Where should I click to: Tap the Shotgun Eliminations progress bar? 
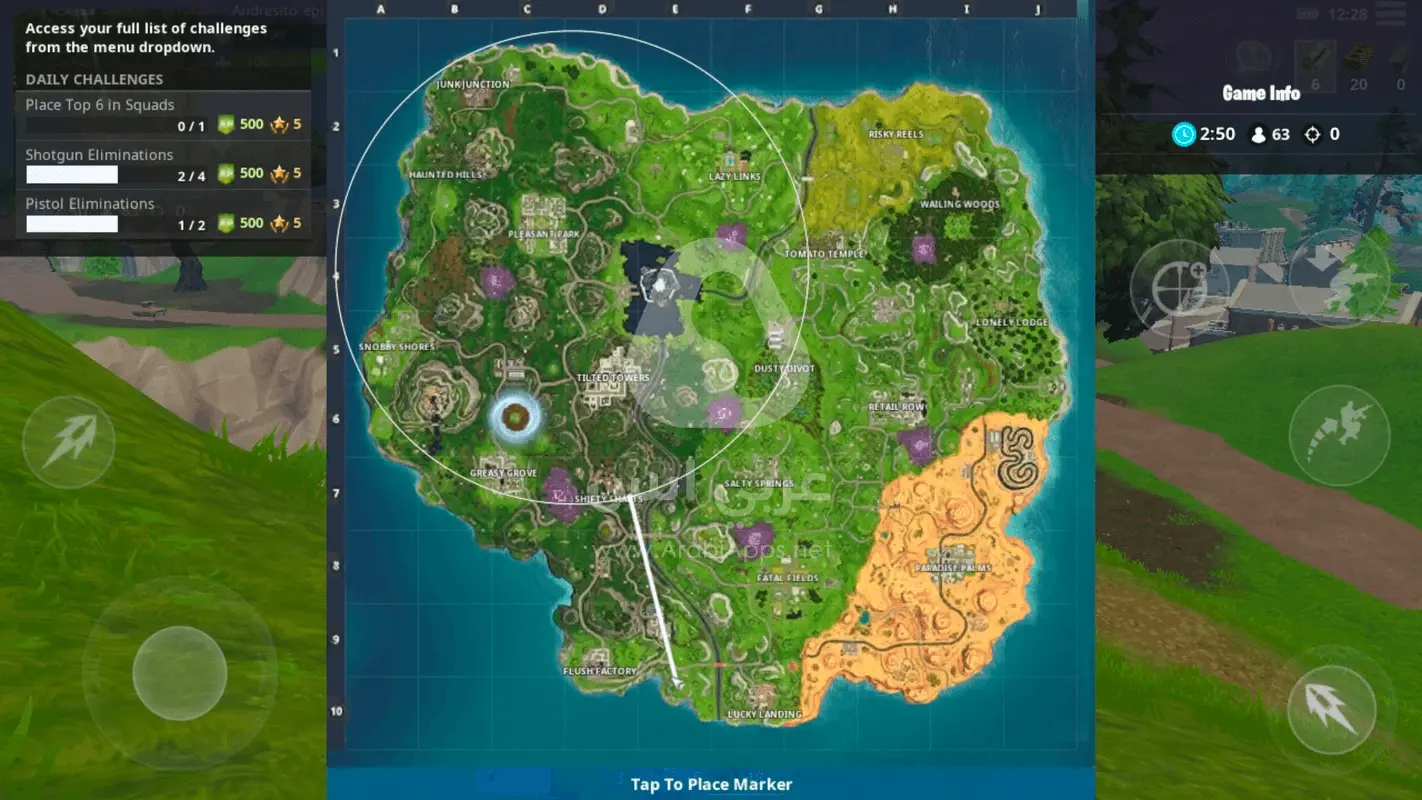pyautogui.click(x=71, y=173)
